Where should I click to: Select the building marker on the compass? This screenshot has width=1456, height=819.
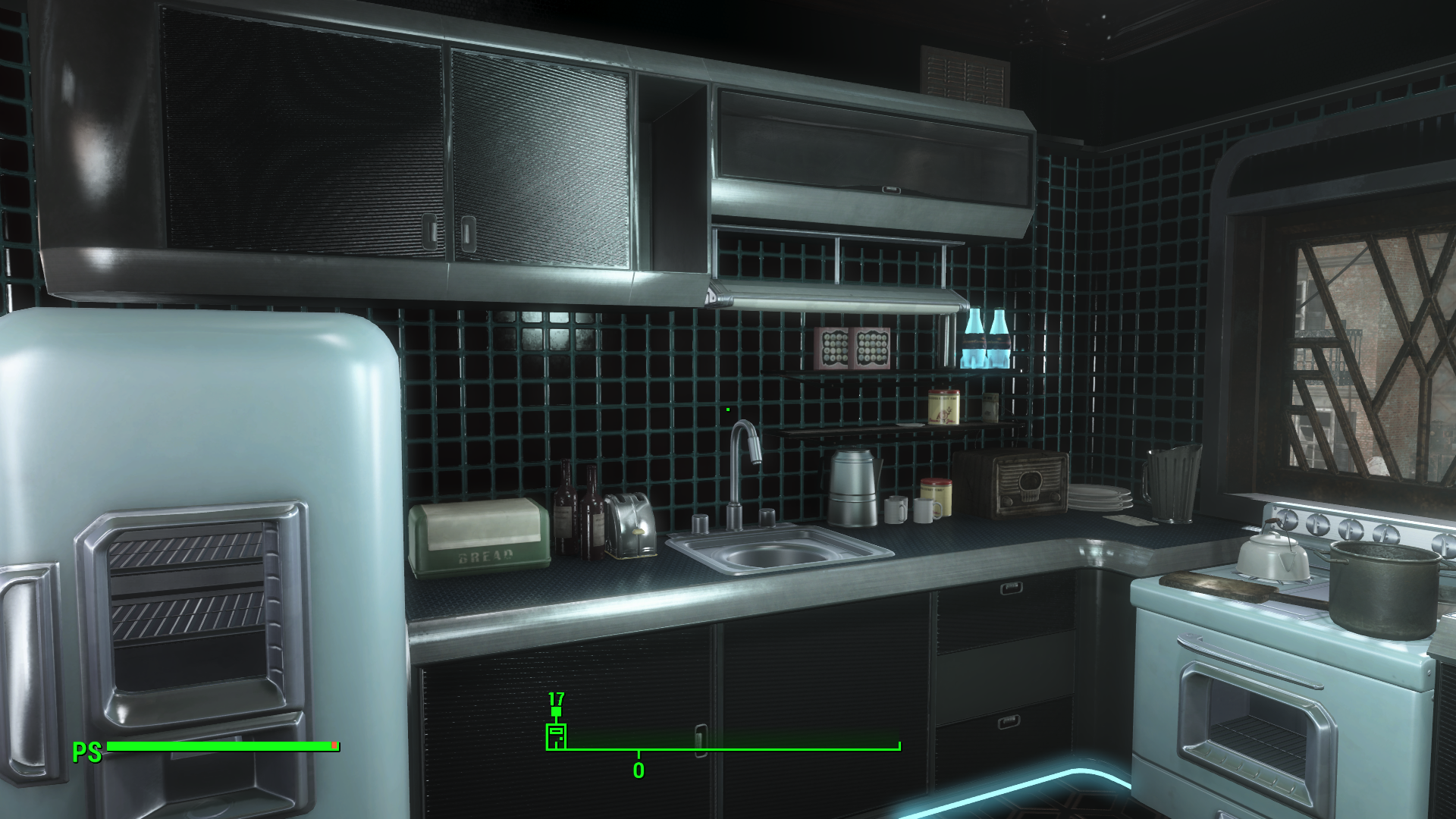556,736
